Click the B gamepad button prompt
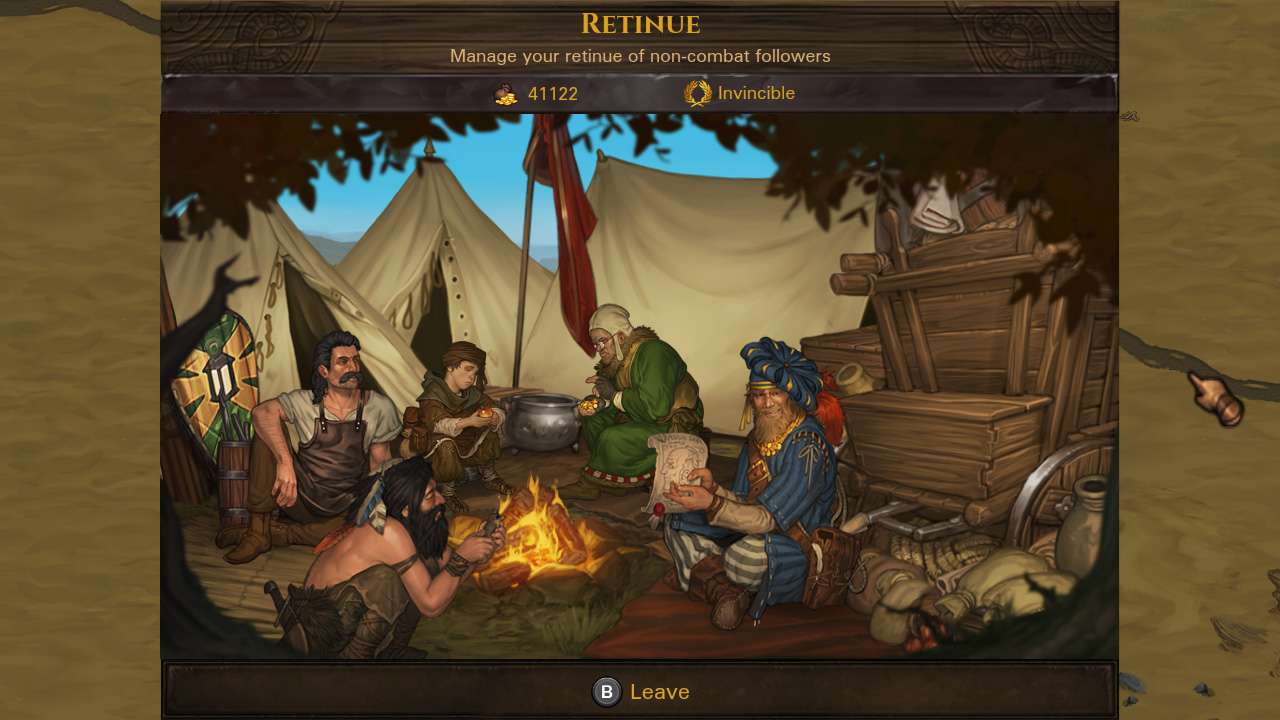The width and height of the screenshot is (1280, 720). (x=606, y=691)
